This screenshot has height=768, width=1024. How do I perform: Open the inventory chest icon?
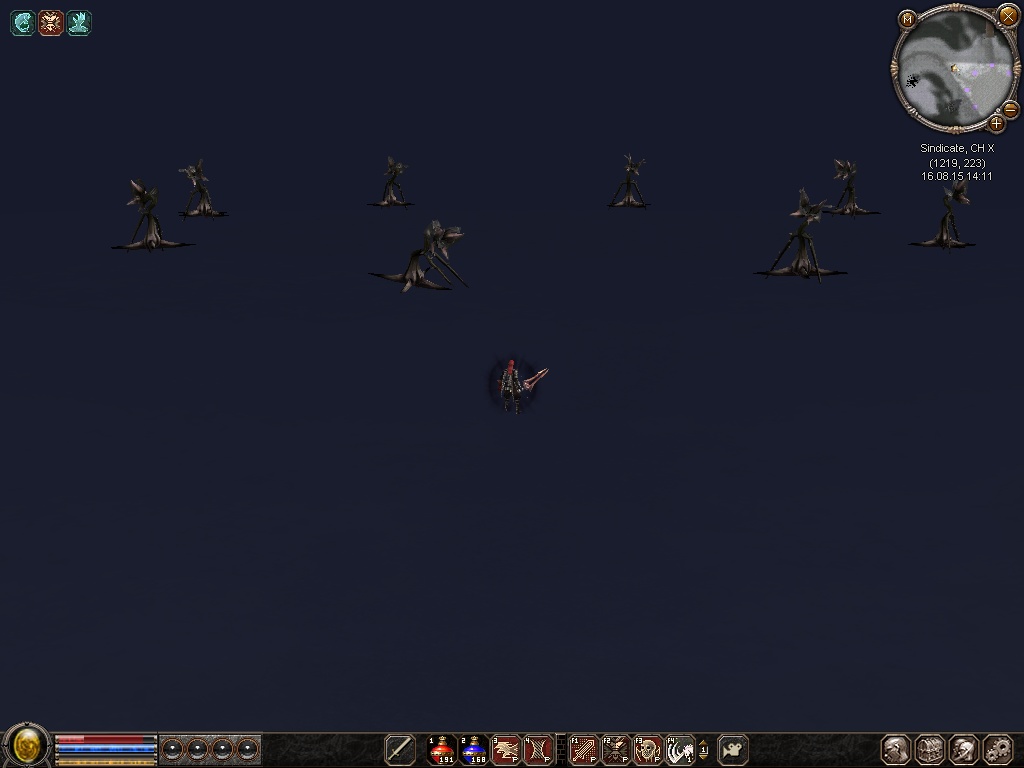click(930, 749)
